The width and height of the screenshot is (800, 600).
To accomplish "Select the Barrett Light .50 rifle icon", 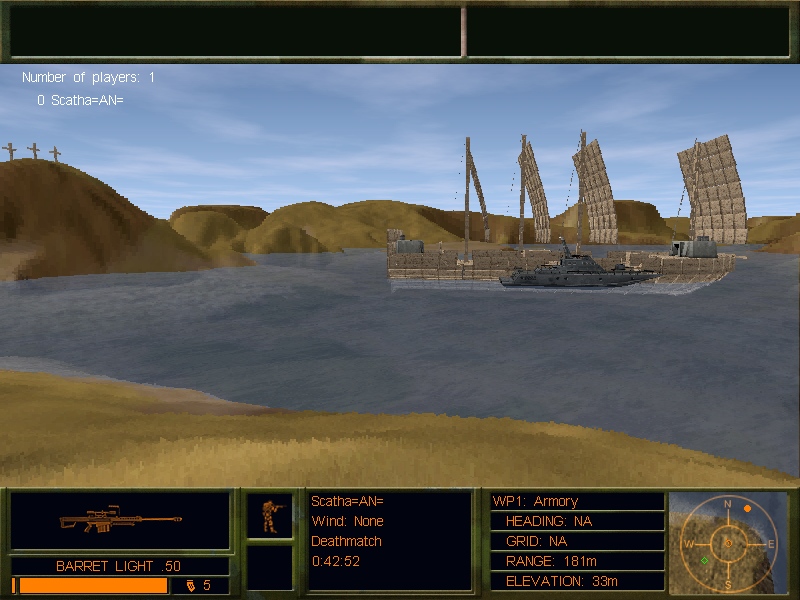I will (120, 521).
